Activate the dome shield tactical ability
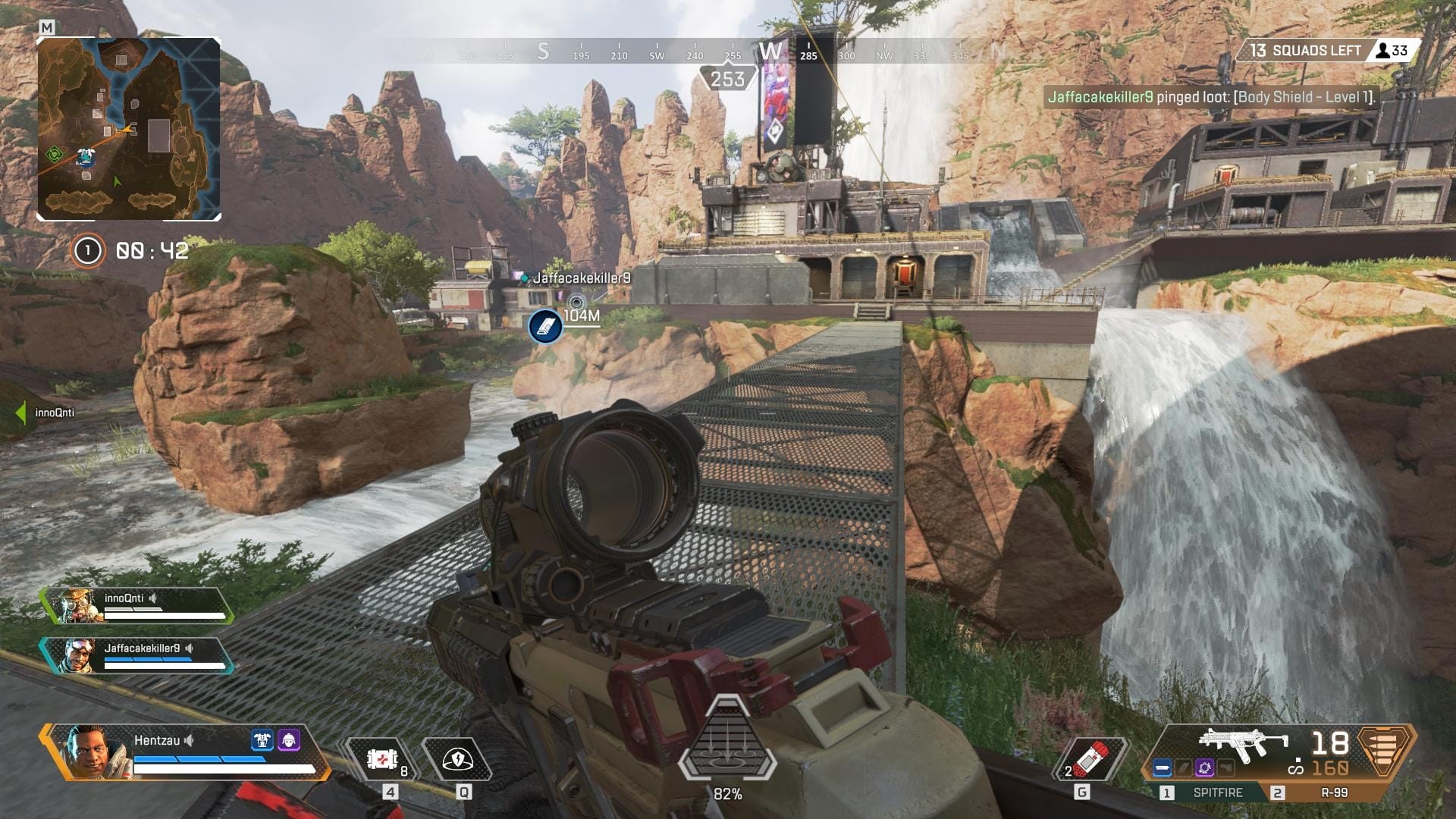1456x819 pixels. 457,759
